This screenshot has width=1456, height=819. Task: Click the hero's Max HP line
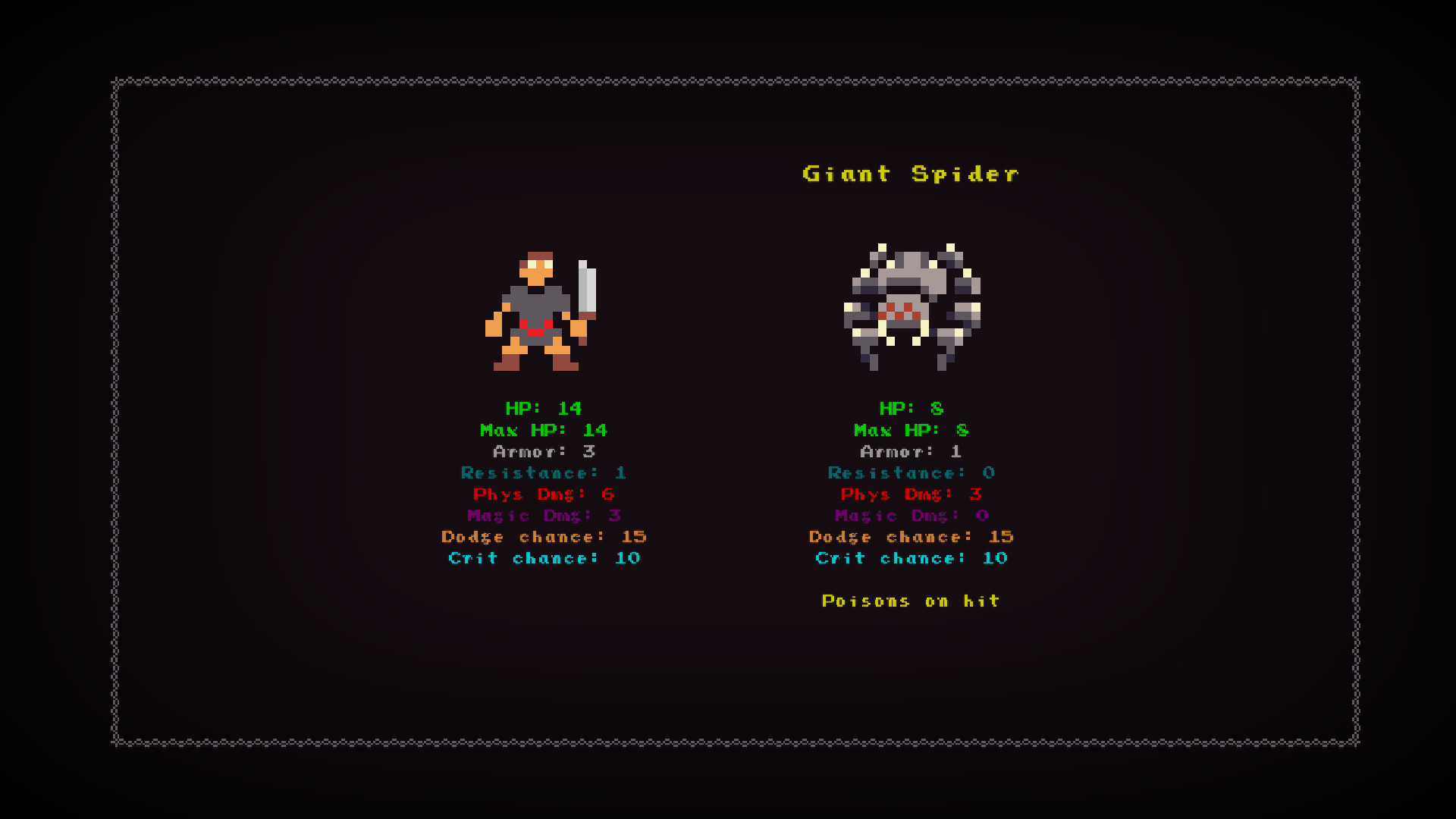click(544, 430)
